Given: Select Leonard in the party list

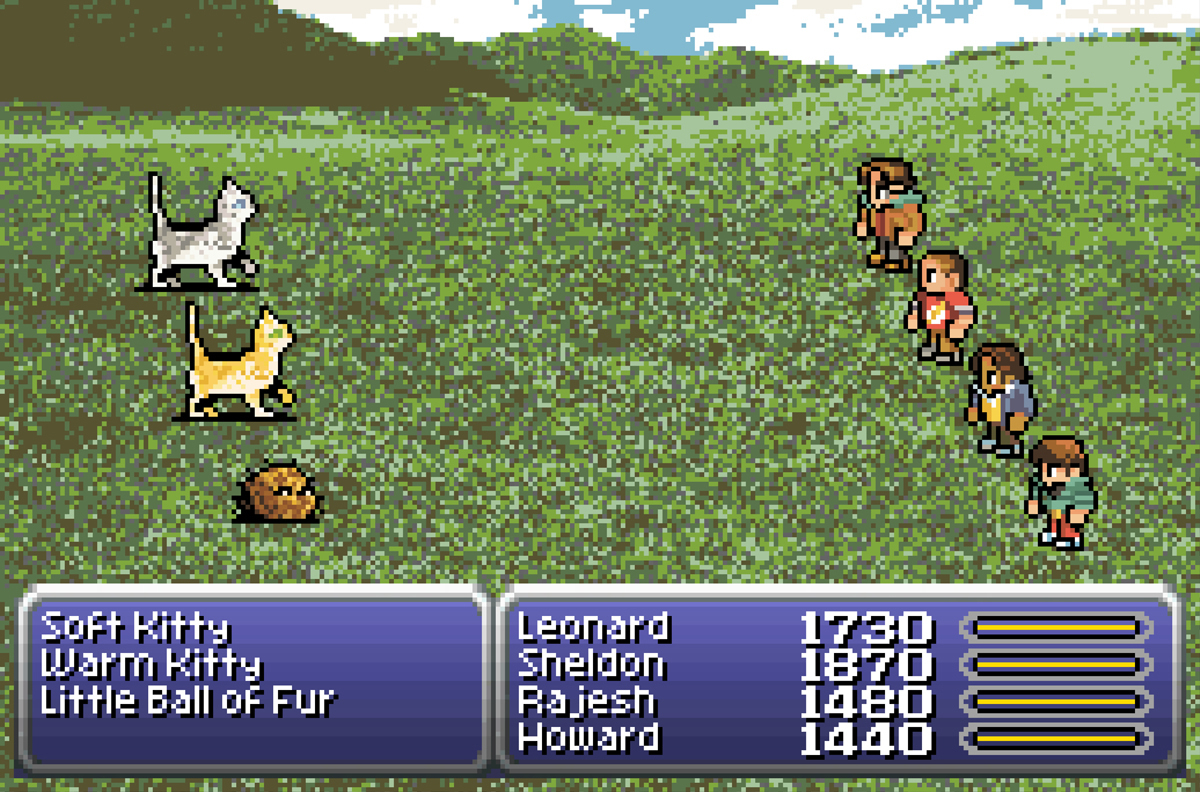Looking at the screenshot, I should pyautogui.click(x=593, y=628).
